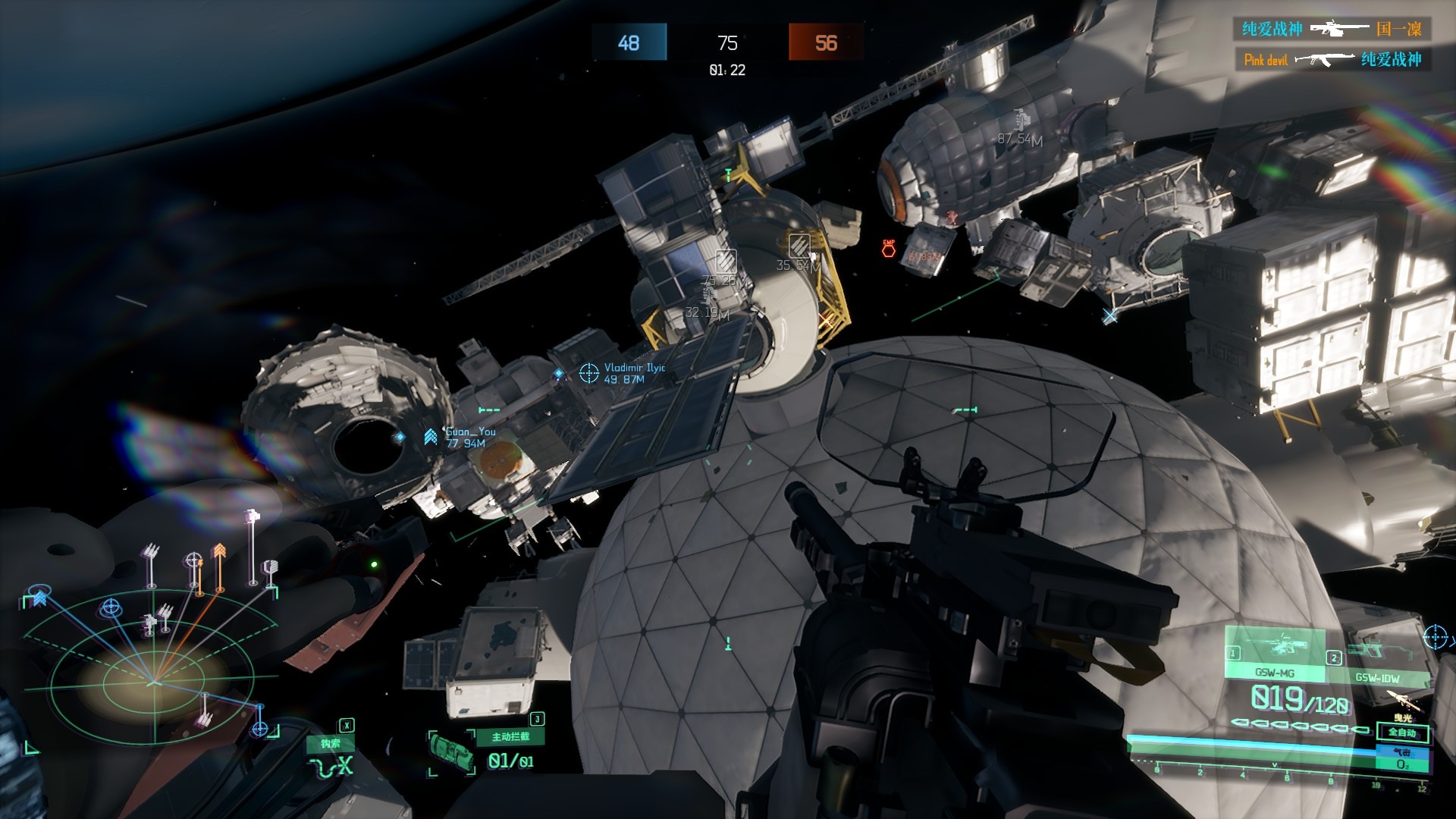This screenshot has width=1456, height=819.
Task: Select the Vladimir Ilyic teammate marker
Action: pos(589,372)
